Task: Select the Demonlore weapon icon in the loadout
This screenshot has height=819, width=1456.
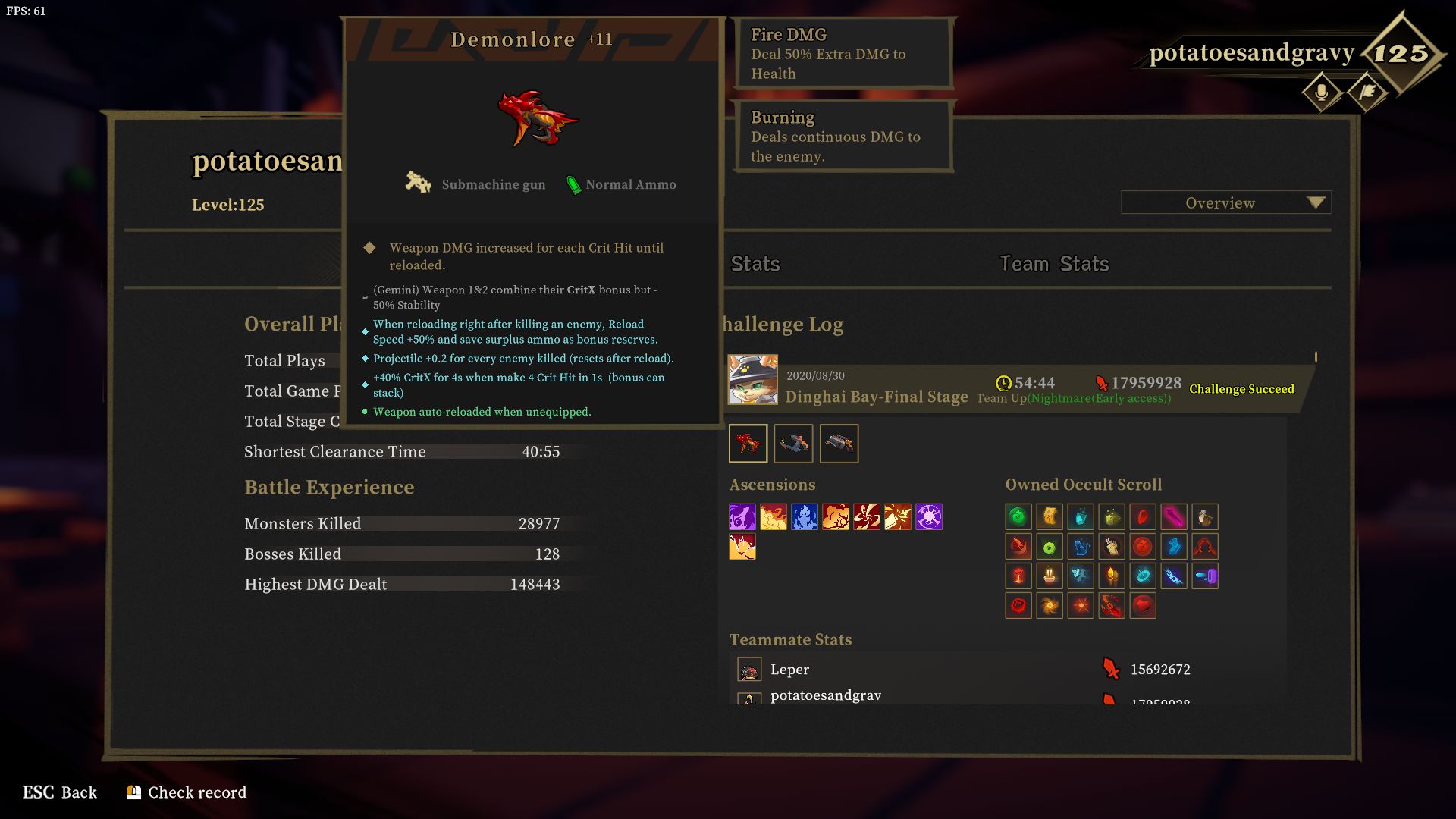Action: [749, 444]
